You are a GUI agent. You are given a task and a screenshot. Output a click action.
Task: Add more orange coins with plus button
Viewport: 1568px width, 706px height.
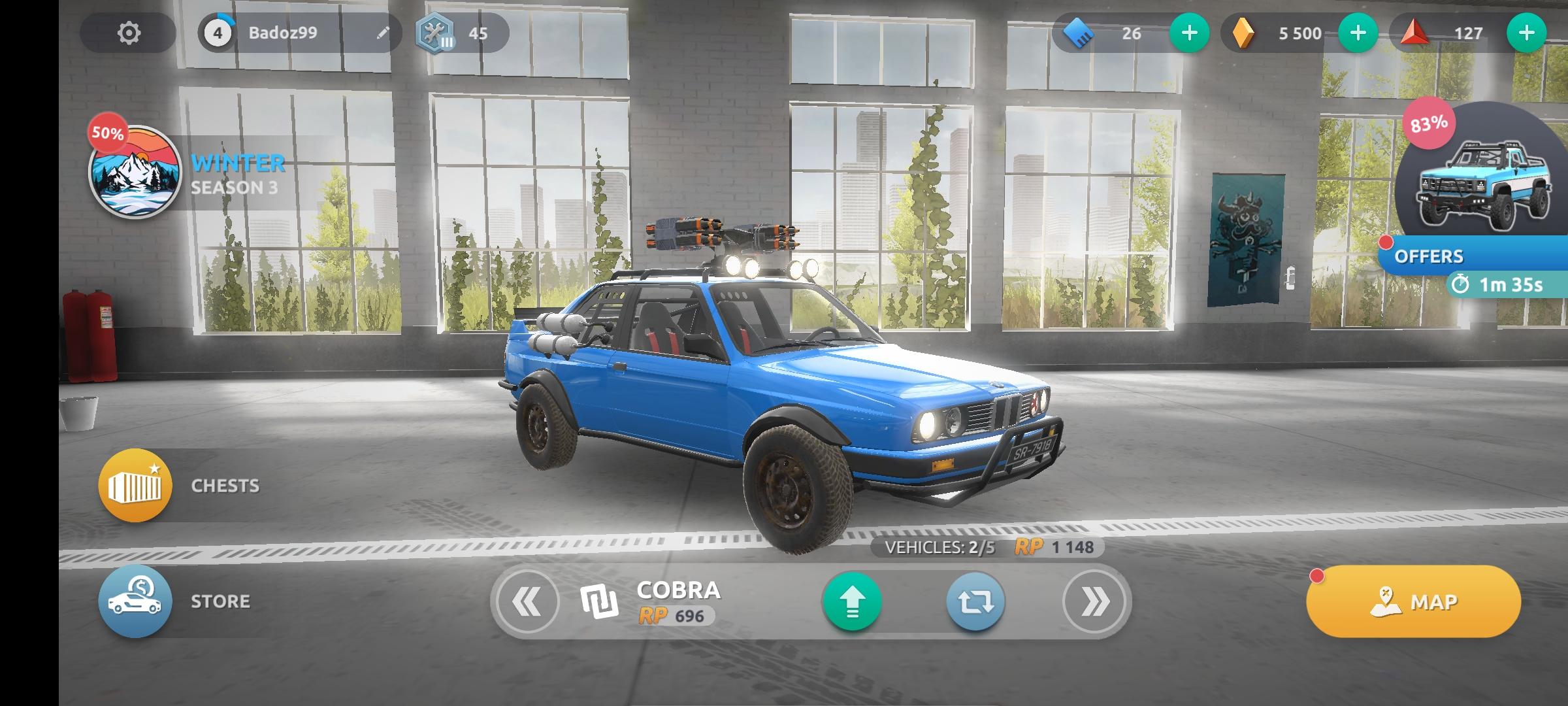click(1358, 33)
